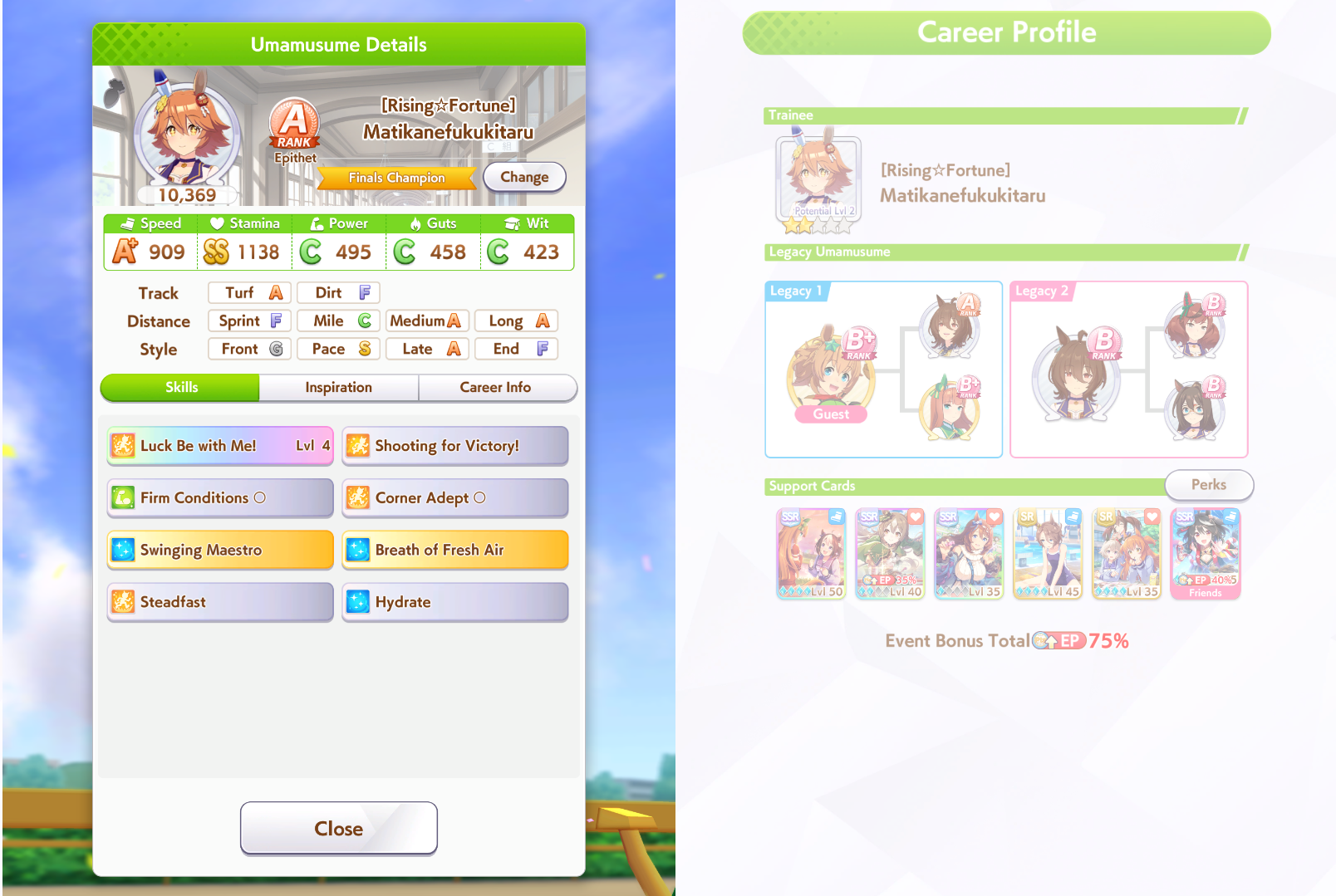The width and height of the screenshot is (1336, 896).
Task: Open the Career Info tab
Action: (x=496, y=387)
